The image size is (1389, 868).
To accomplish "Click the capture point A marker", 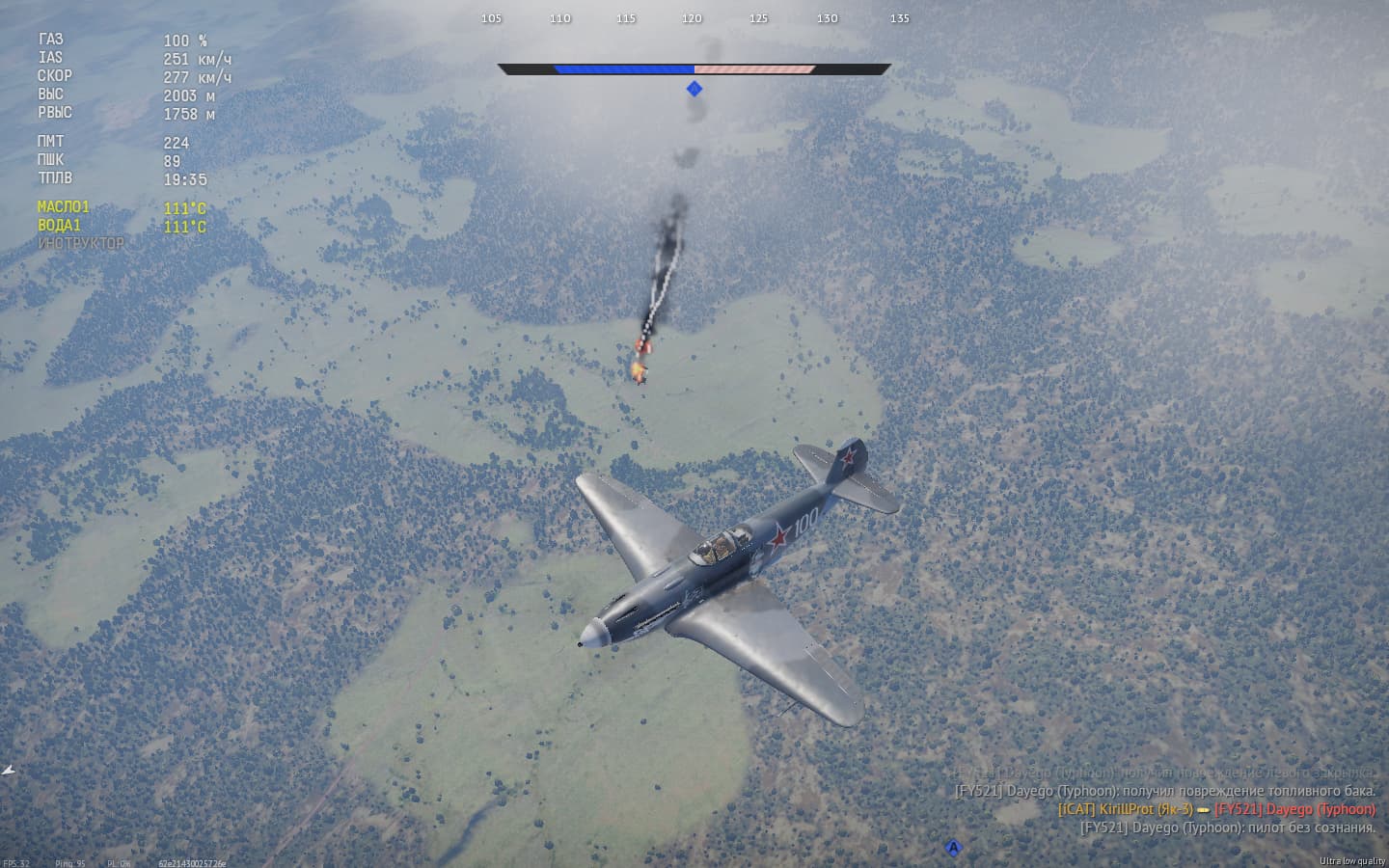I will [953, 848].
